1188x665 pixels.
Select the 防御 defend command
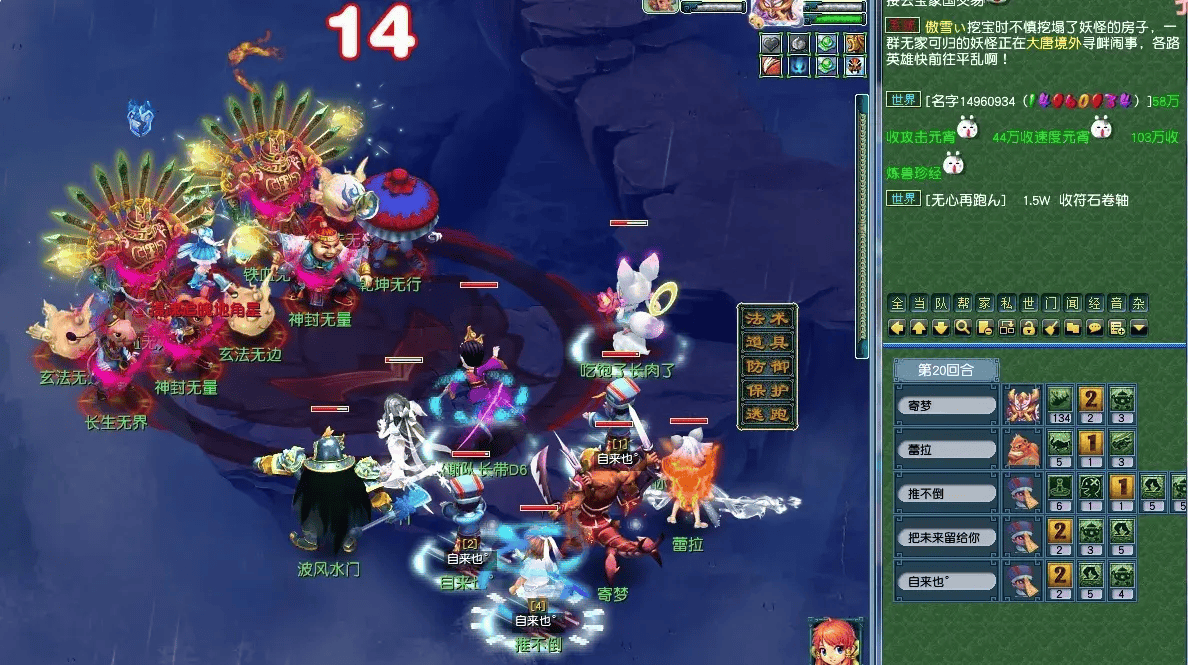pyautogui.click(x=767, y=366)
